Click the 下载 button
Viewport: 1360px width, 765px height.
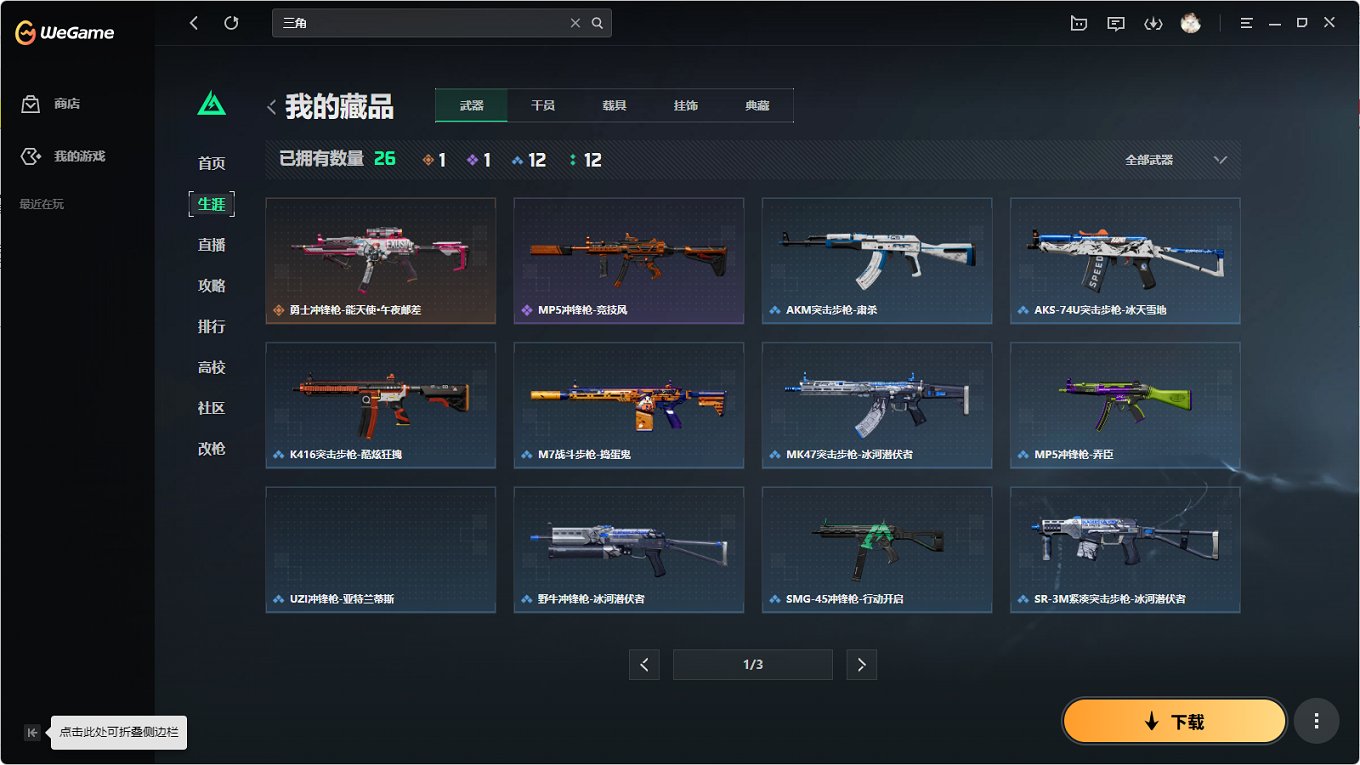[x=1174, y=720]
